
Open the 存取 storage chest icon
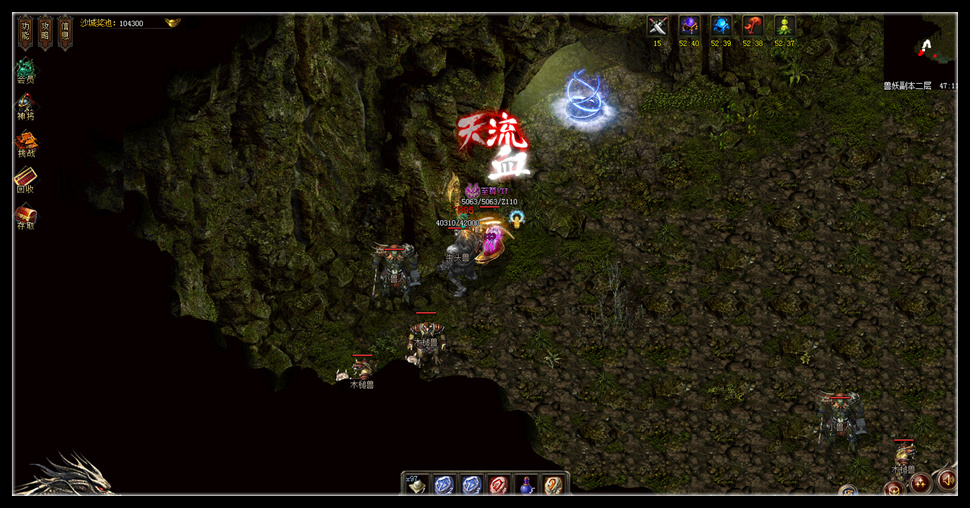25,214
